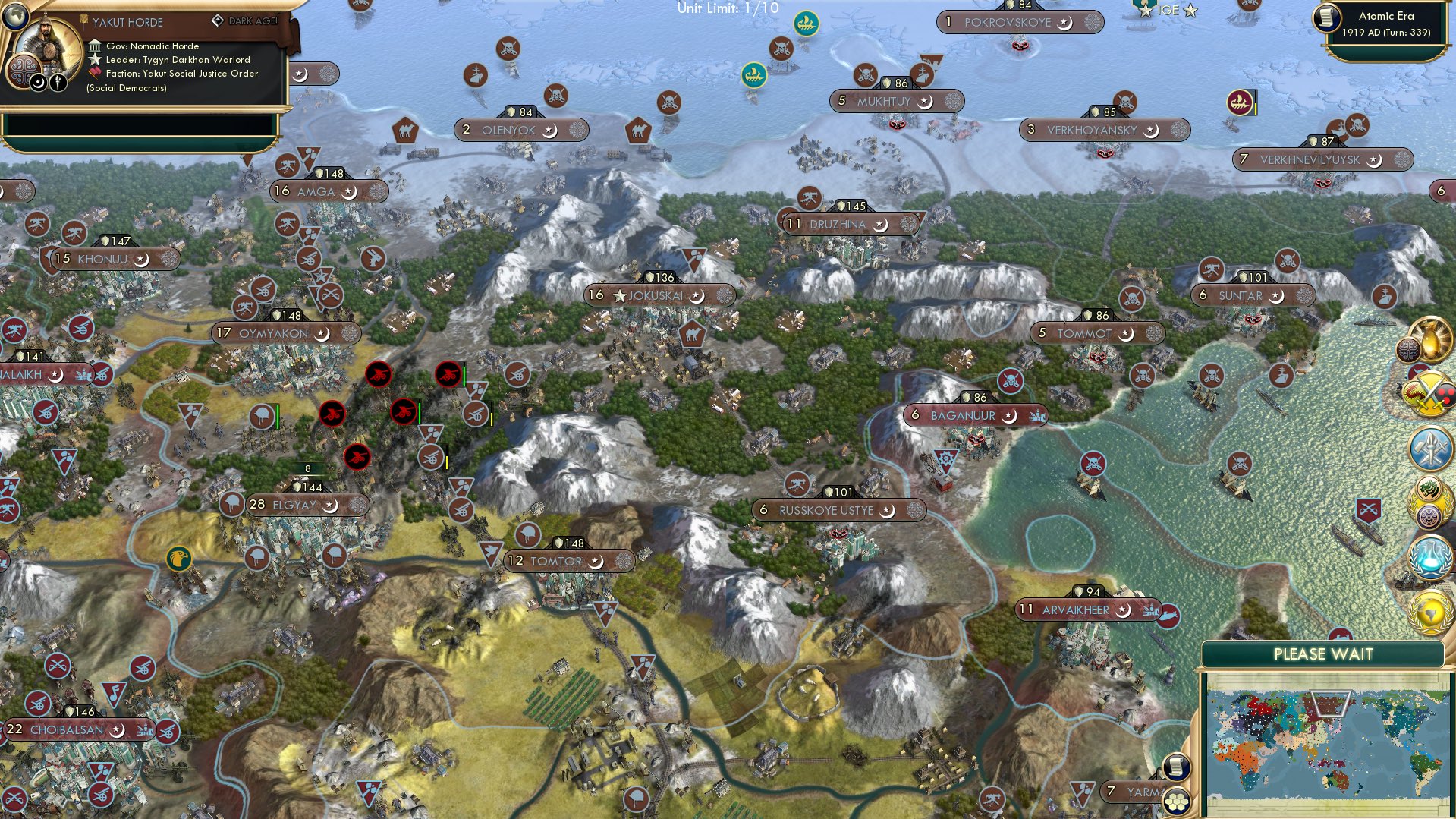Image resolution: width=1456 pixels, height=819 pixels.
Task: Toggle the torch icon beside the leader portrait
Action: click(58, 81)
